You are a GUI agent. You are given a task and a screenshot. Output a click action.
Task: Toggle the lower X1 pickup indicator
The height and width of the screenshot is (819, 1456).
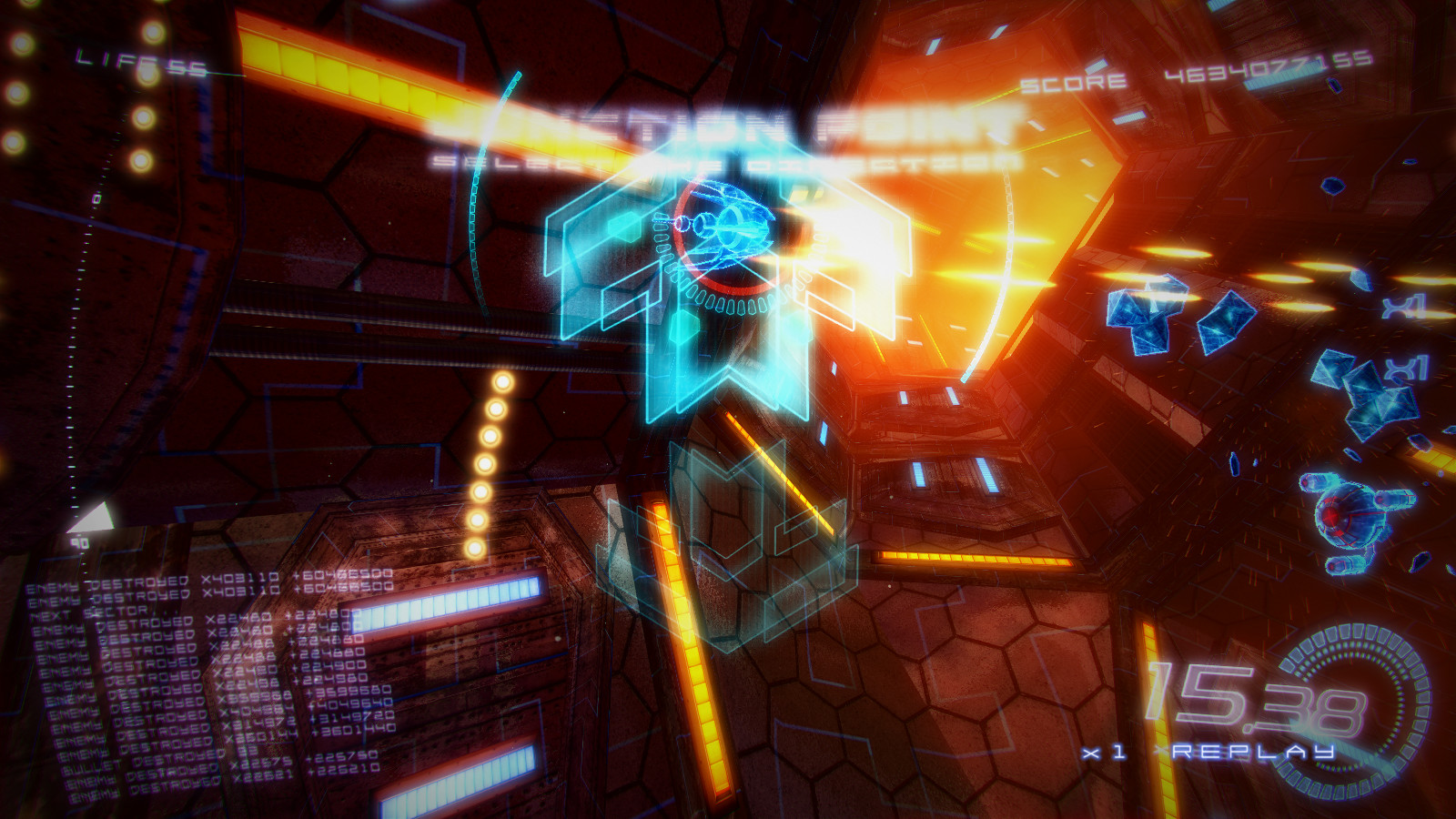(1406, 366)
